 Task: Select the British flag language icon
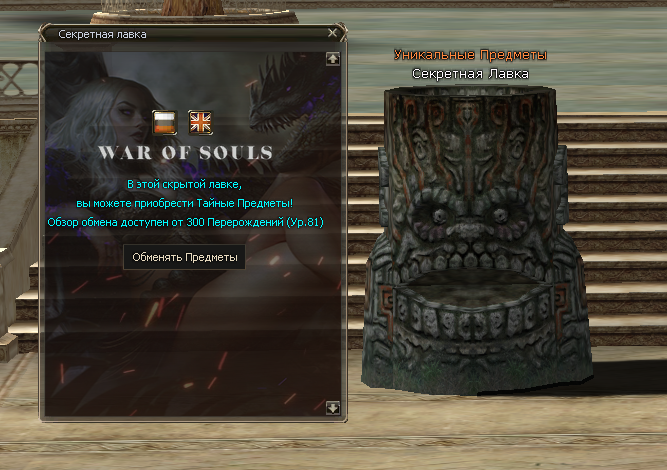click(x=201, y=122)
